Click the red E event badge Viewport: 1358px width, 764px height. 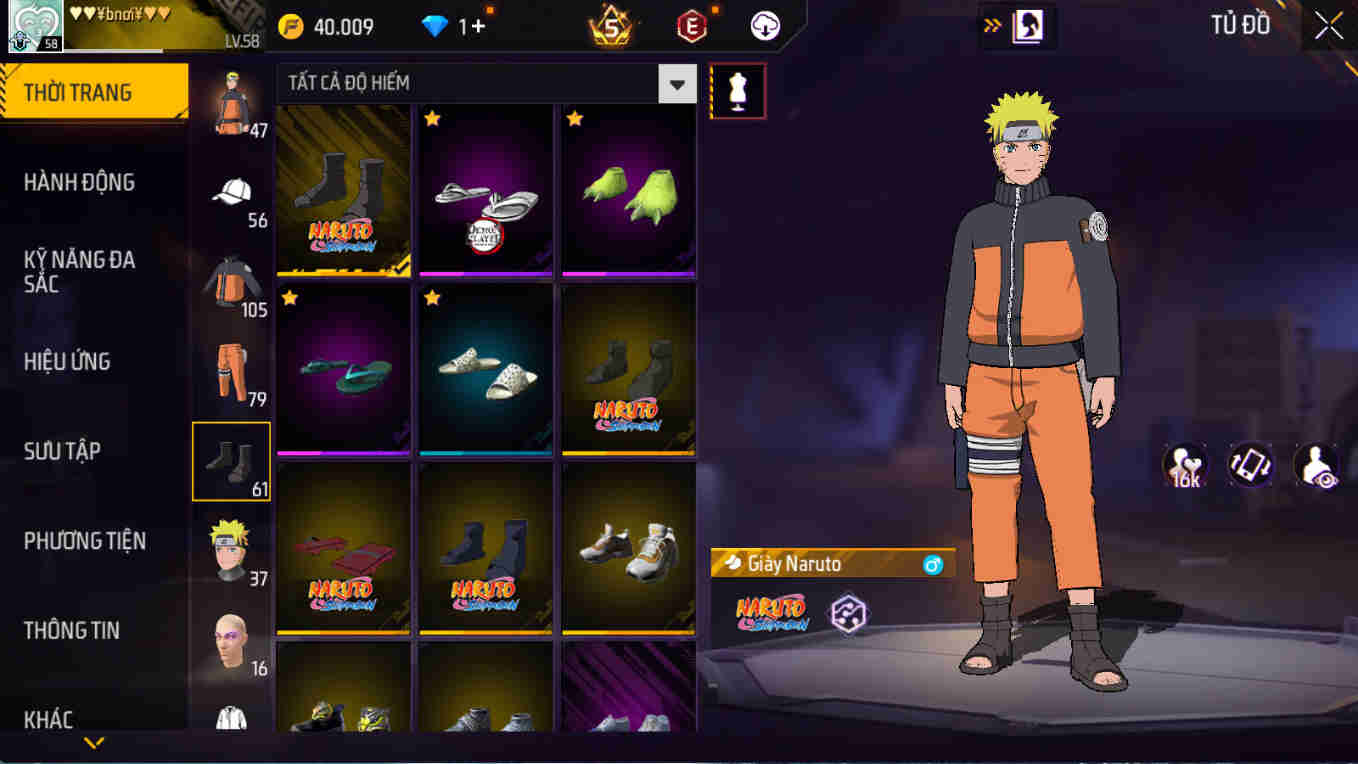tap(692, 25)
